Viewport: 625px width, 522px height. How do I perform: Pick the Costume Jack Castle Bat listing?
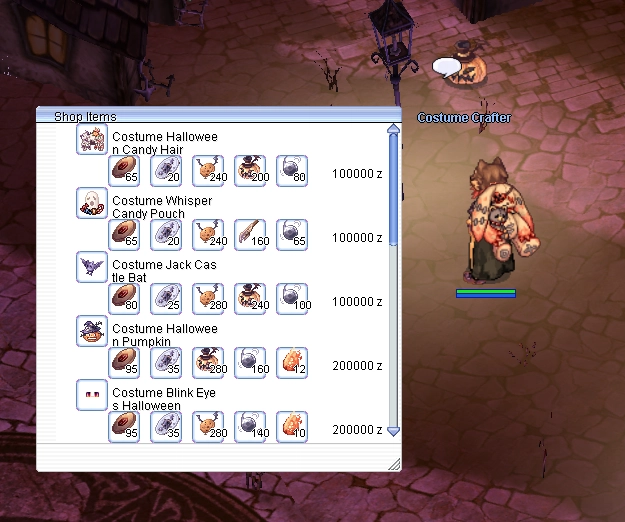(163, 270)
